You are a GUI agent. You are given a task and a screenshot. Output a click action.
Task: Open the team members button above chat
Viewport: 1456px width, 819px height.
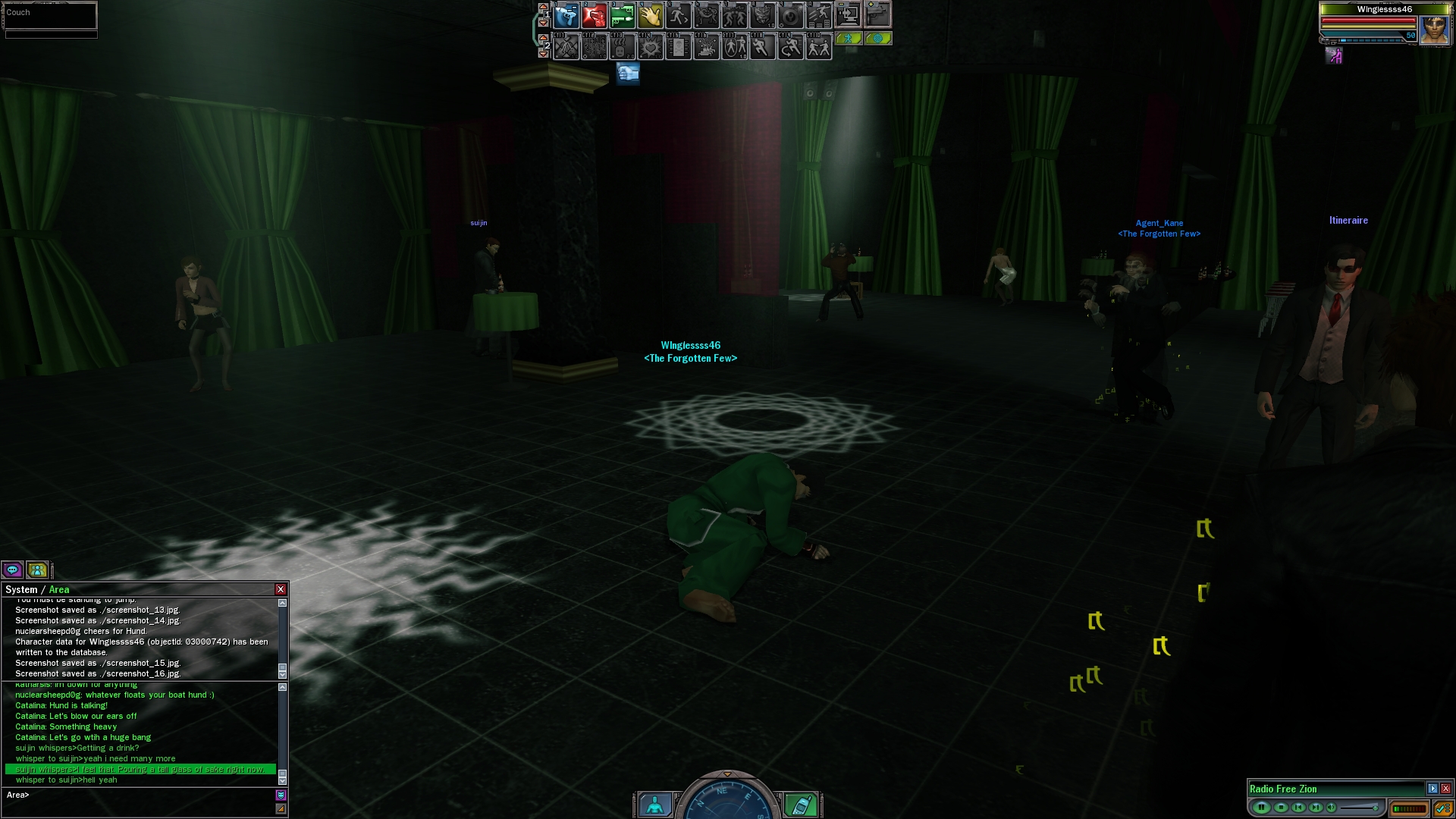[36, 570]
